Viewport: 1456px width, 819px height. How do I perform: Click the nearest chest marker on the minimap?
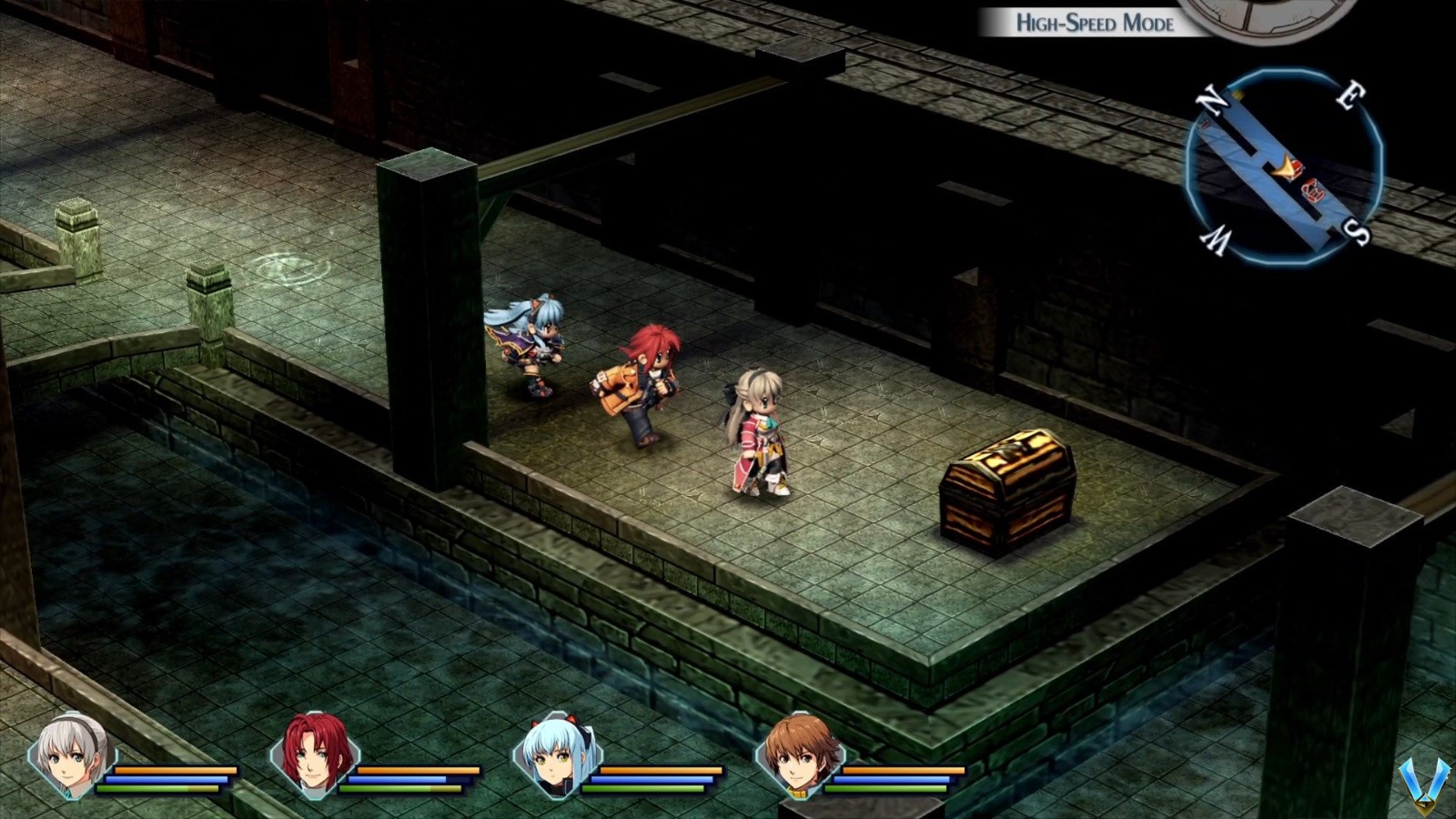1297,167
